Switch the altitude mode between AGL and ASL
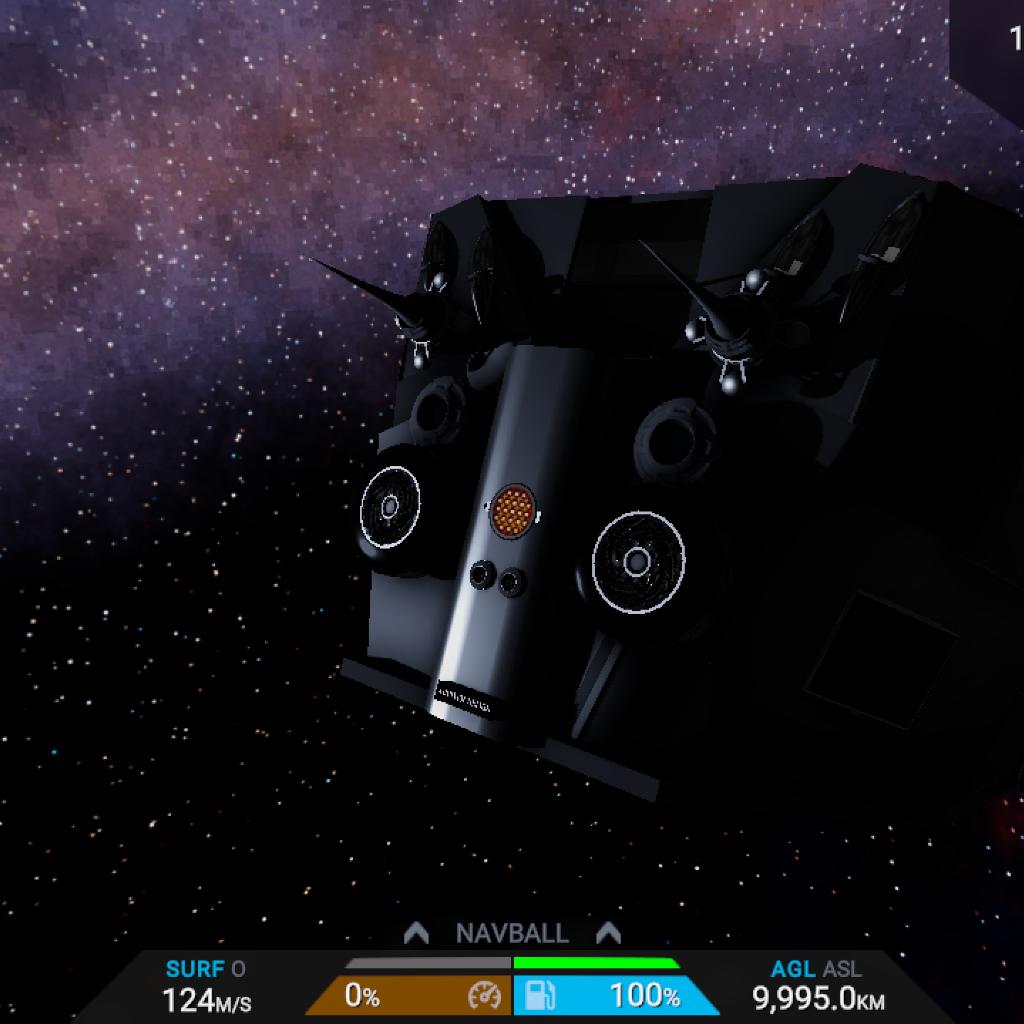Screen dimensions: 1024x1024 [x=816, y=969]
